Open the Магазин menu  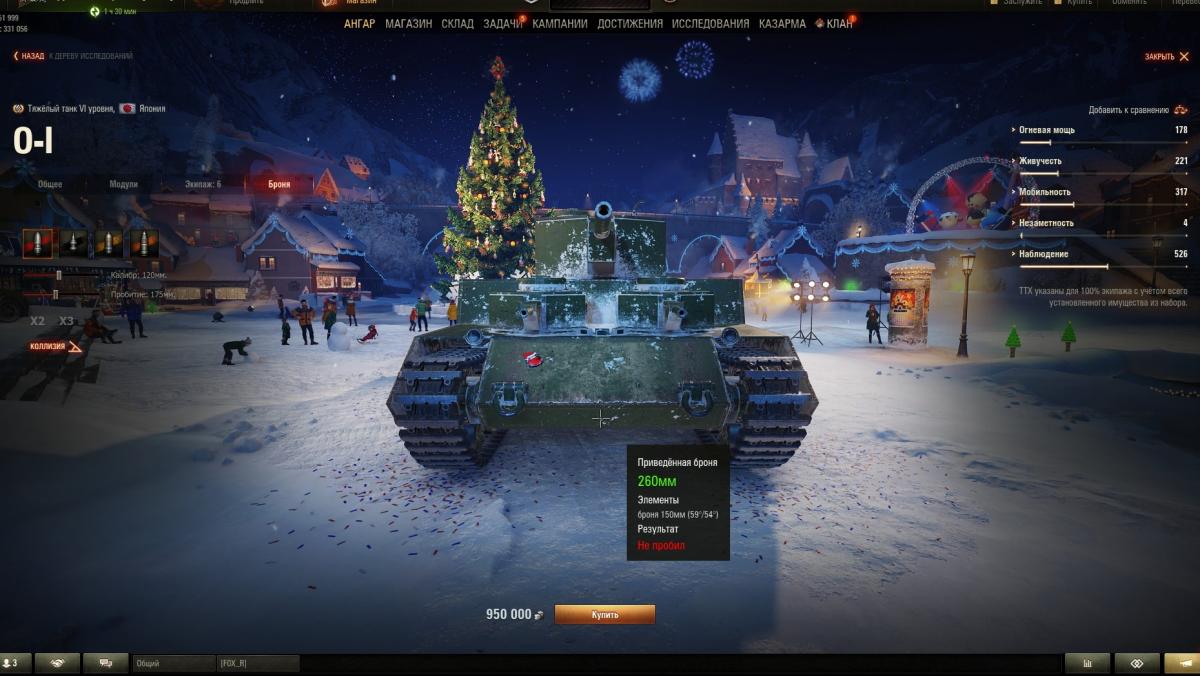pos(408,23)
